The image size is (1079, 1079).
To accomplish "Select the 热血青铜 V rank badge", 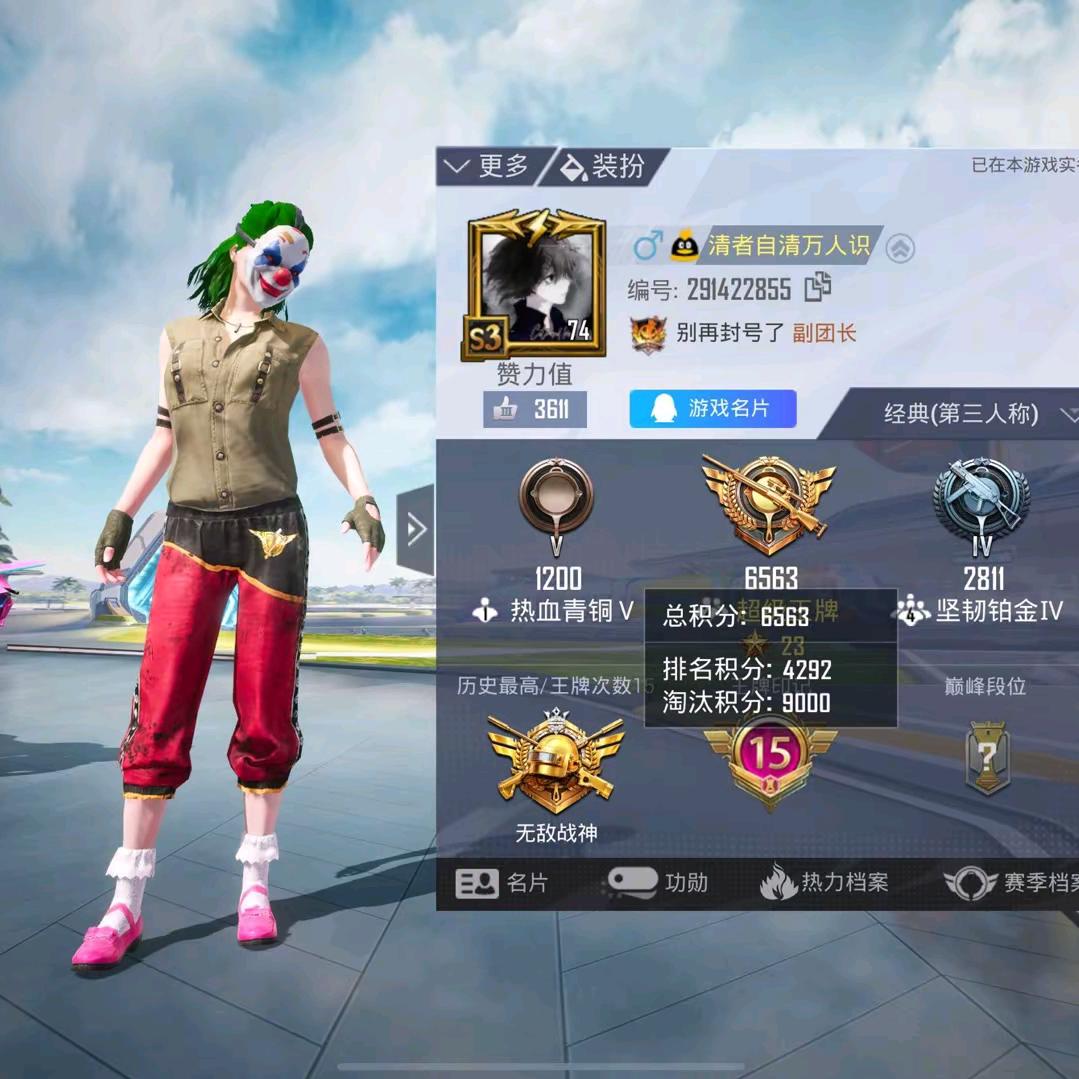I will tap(556, 498).
